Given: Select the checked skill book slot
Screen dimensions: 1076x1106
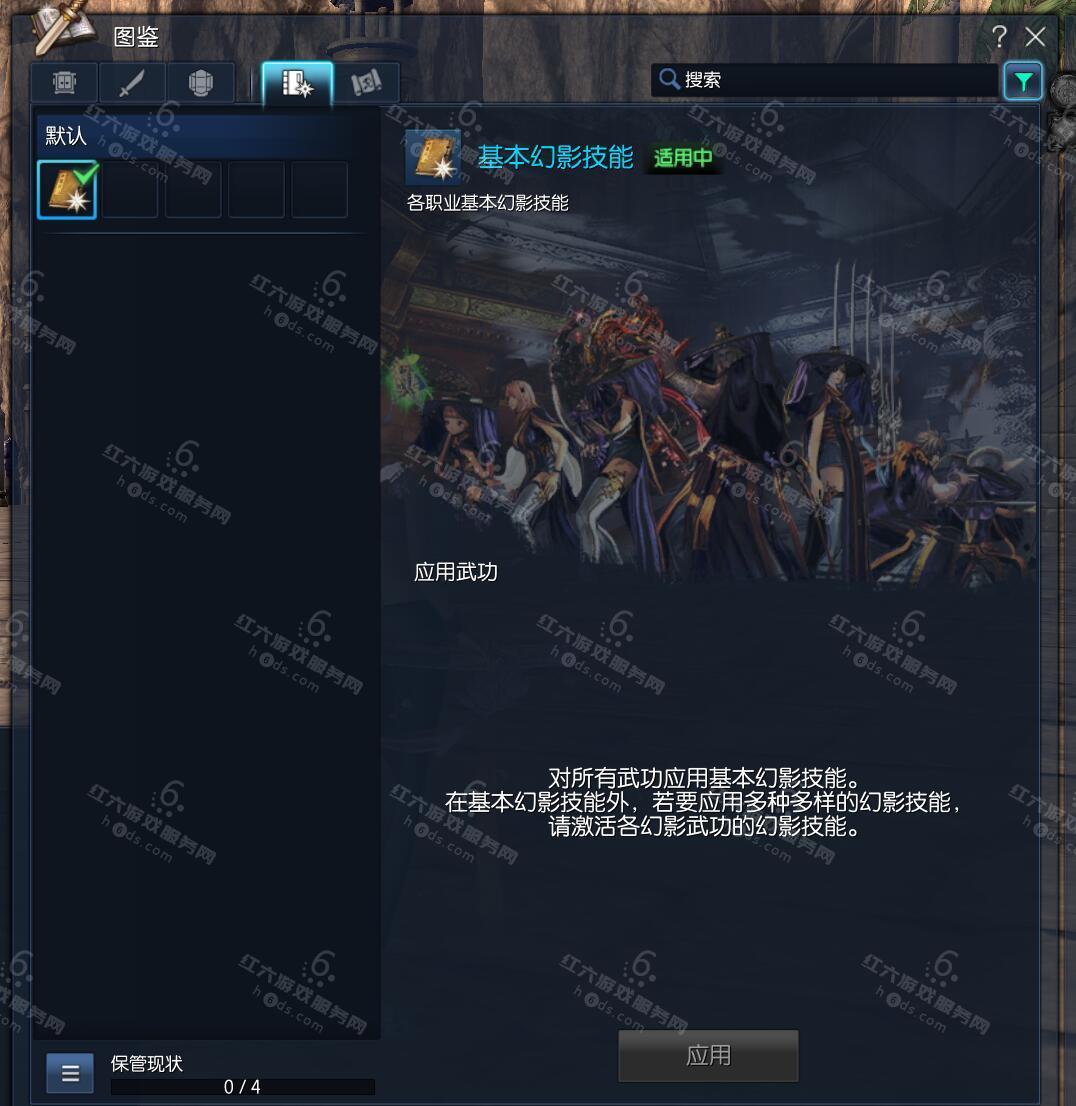Looking at the screenshot, I should tap(67, 190).
